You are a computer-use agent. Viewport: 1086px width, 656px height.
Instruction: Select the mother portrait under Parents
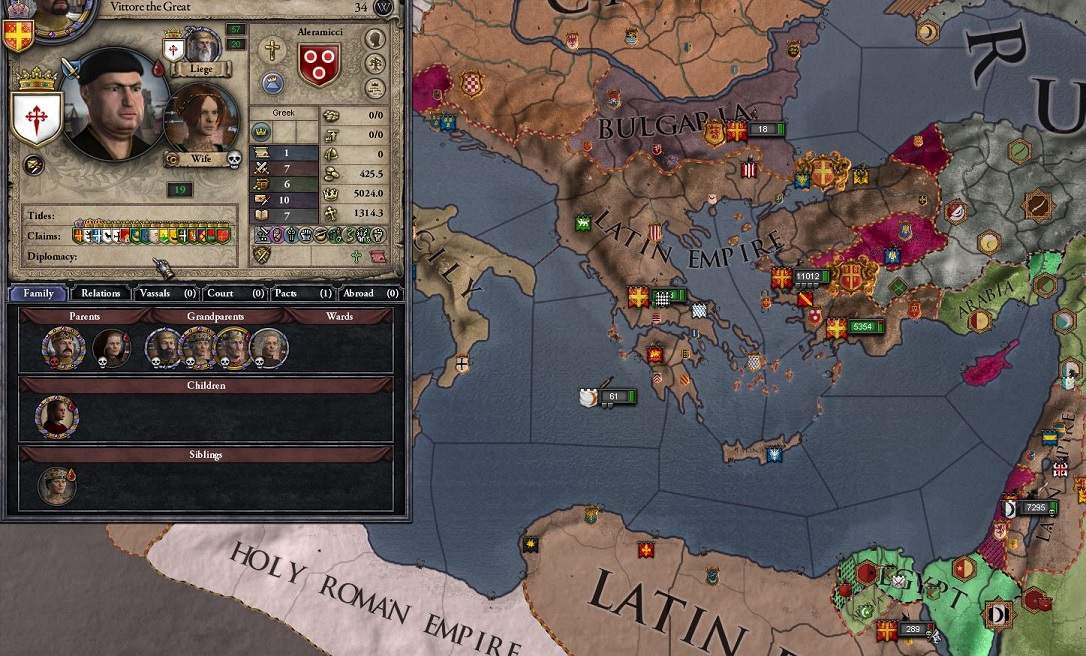[111, 348]
